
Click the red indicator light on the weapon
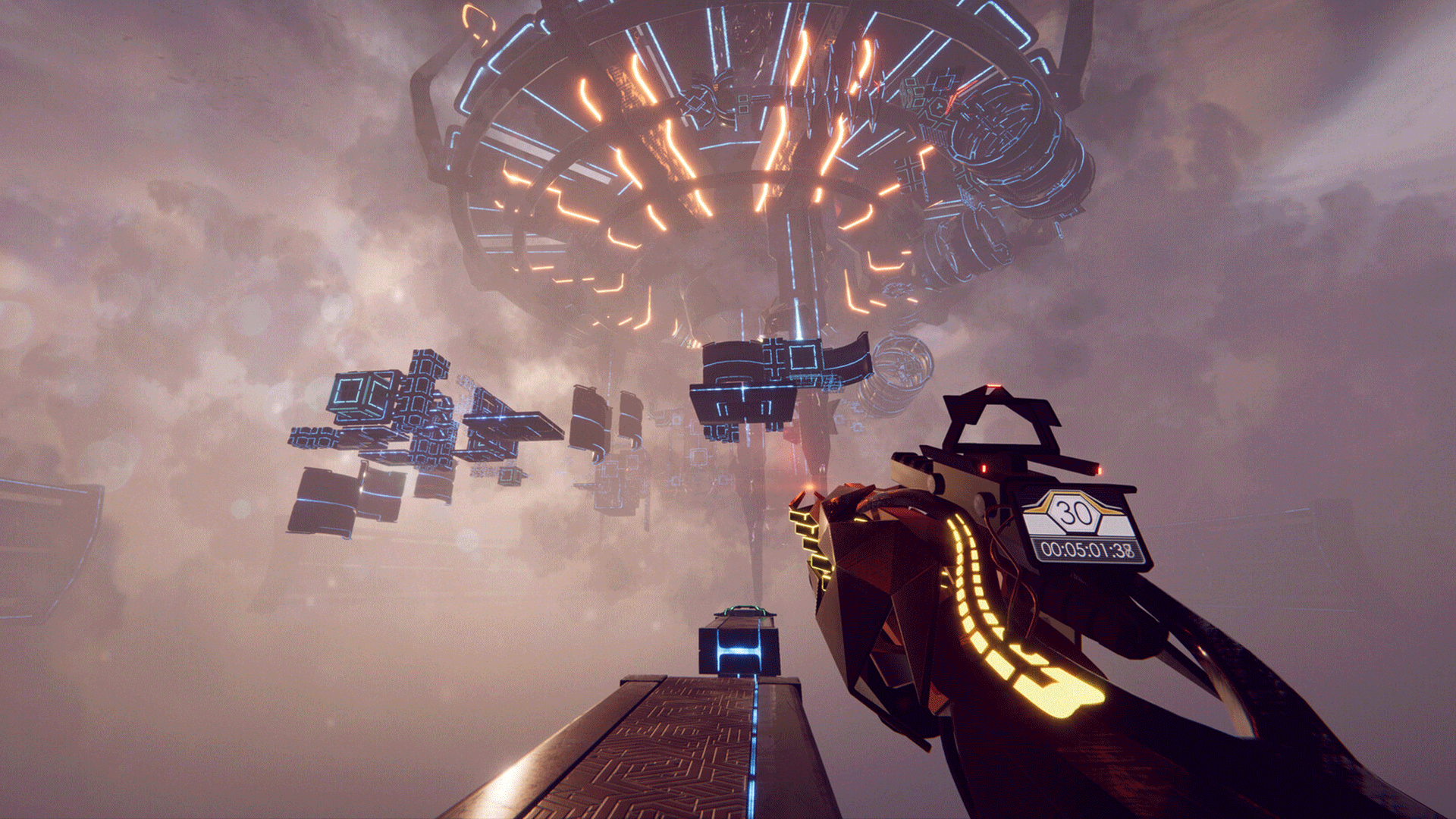[983, 468]
